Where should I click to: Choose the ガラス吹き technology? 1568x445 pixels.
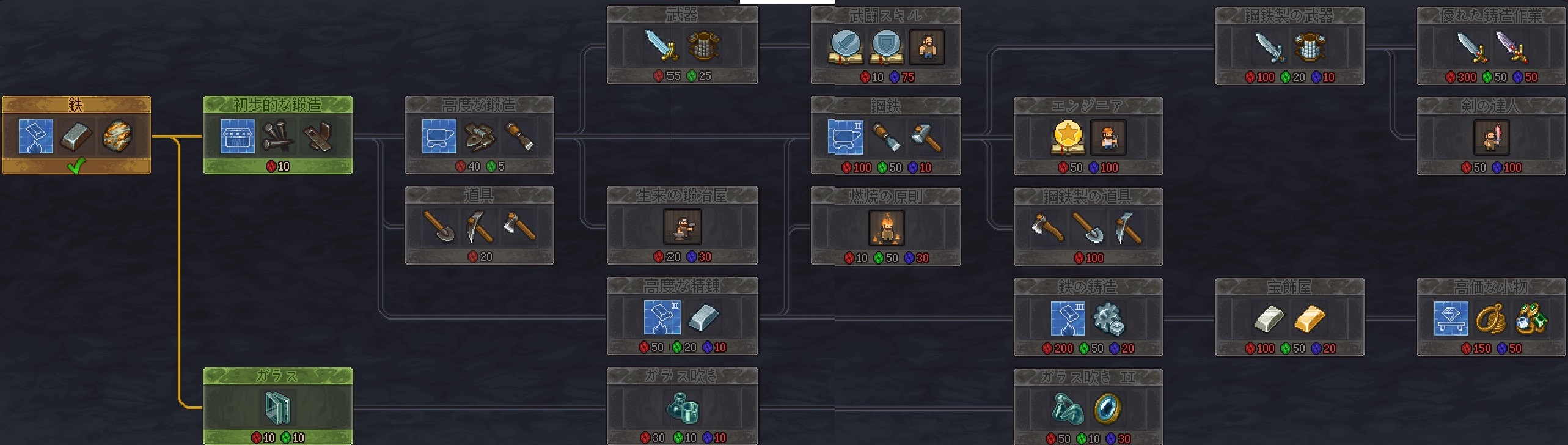click(682, 406)
